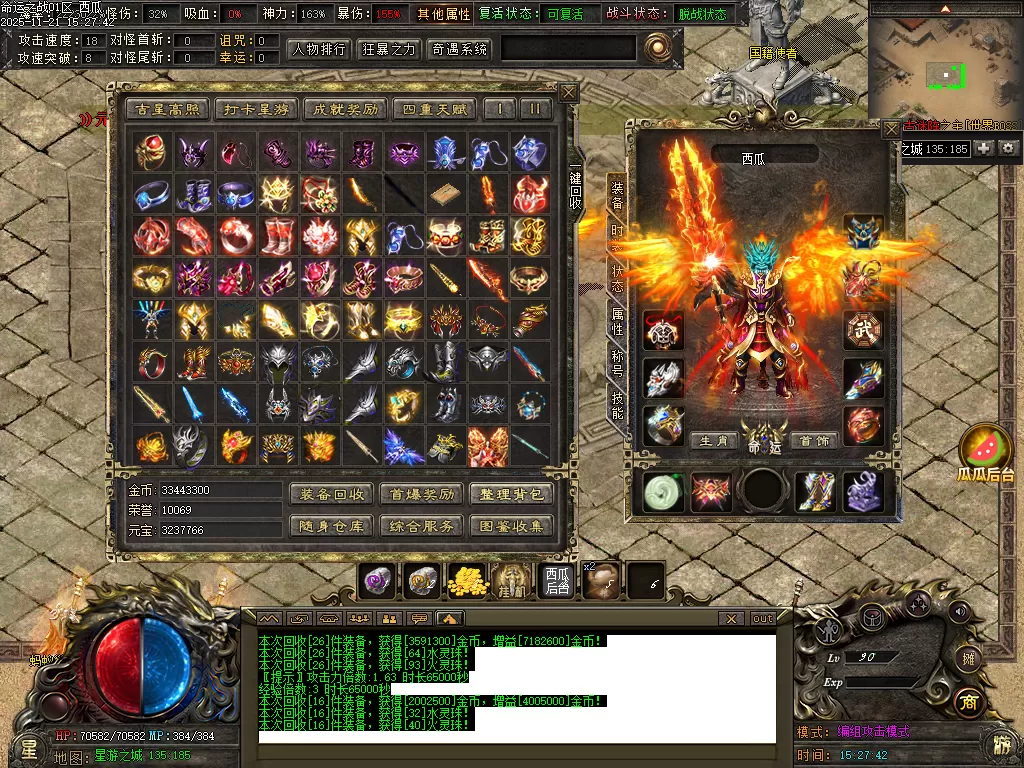Open the 人物排行 player ranking button
1024x768 pixels.
pyautogui.click(x=318, y=49)
